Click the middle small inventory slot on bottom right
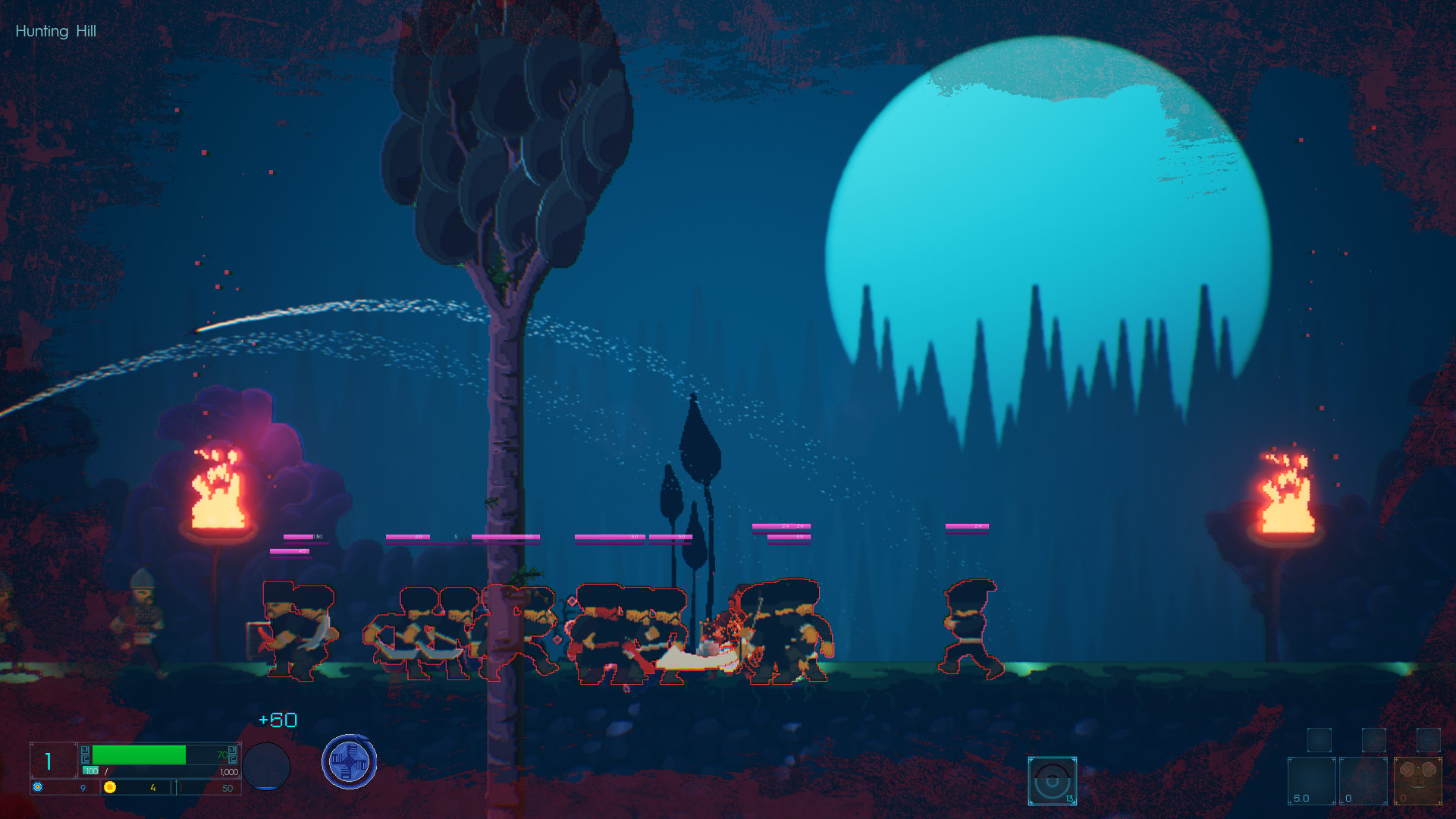Image resolution: width=1456 pixels, height=819 pixels. (1375, 741)
